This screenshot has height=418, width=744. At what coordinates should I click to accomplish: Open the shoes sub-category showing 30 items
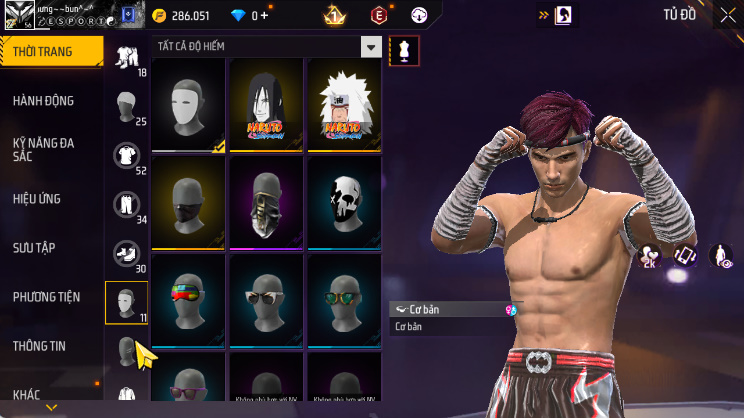click(x=126, y=253)
